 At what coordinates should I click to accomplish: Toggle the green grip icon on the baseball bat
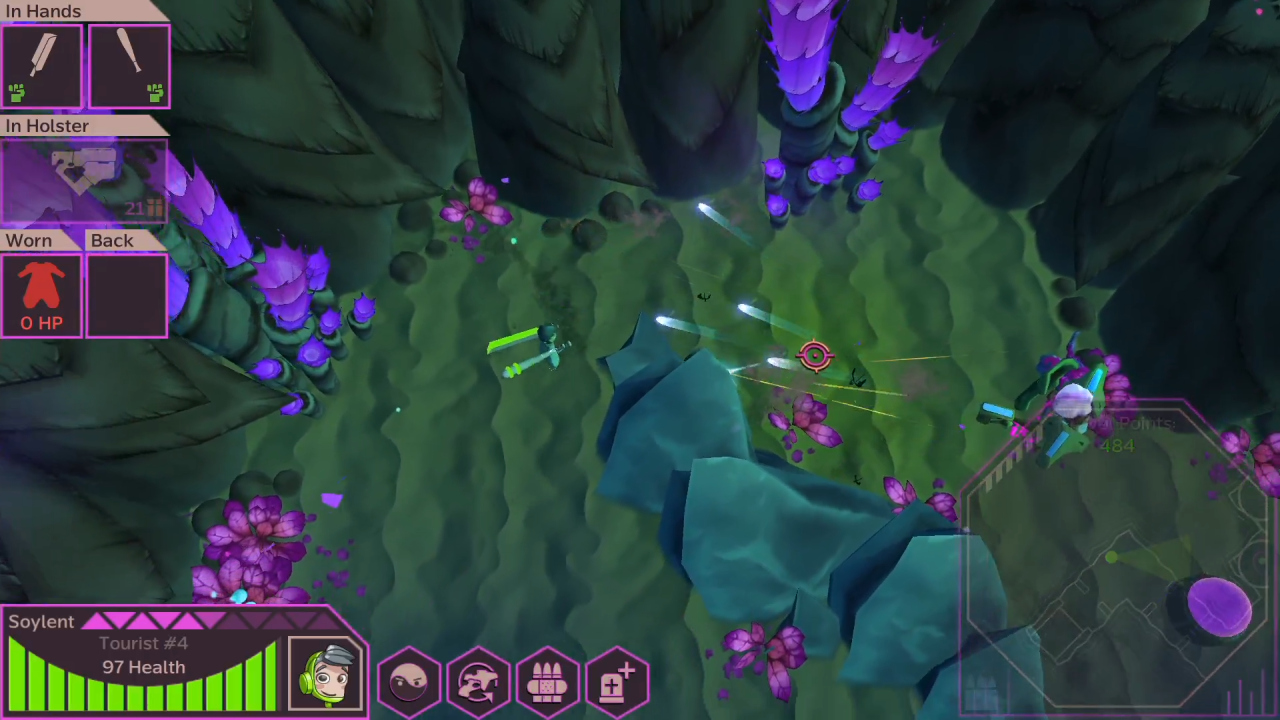click(155, 93)
